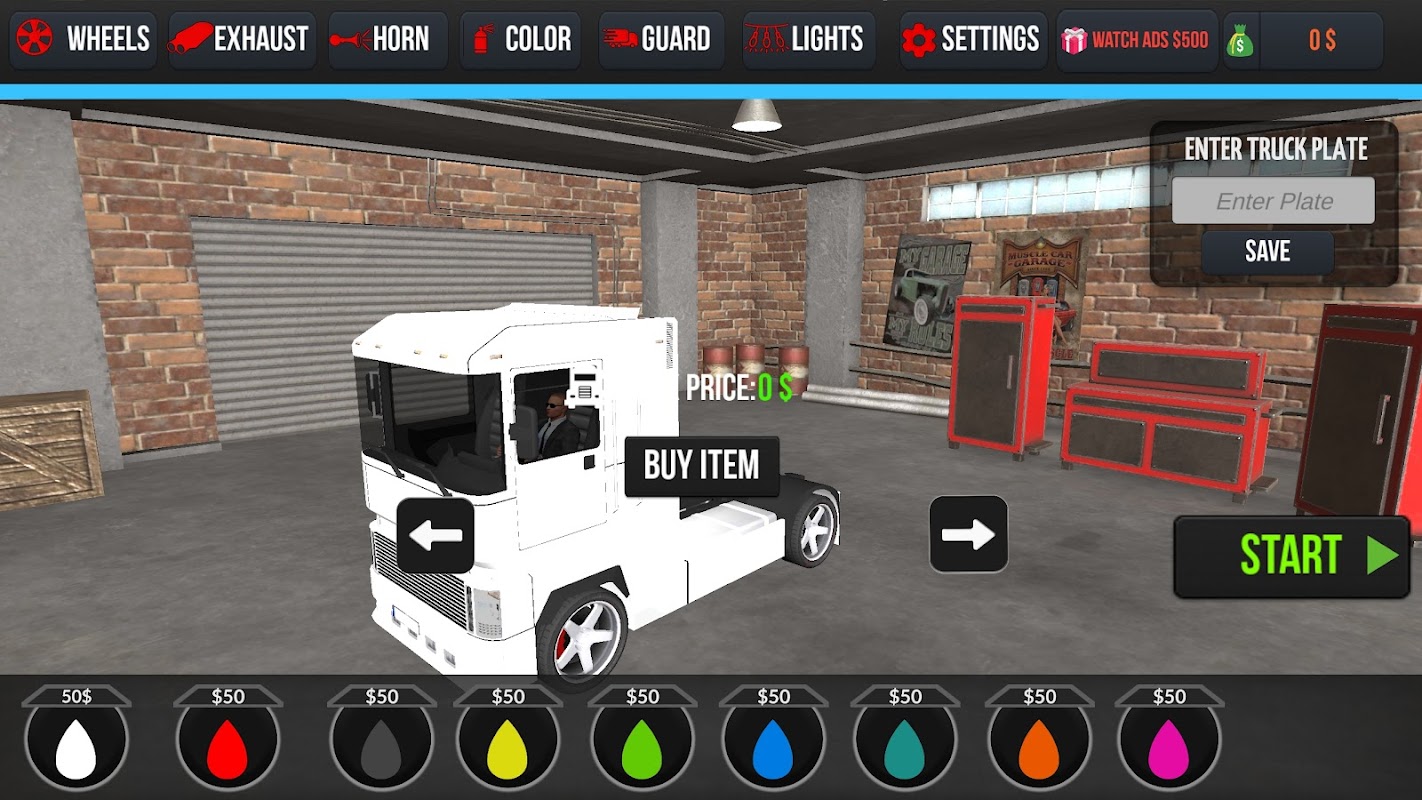Pick the white paint color
This screenshot has height=800, width=1422.
tap(76, 747)
